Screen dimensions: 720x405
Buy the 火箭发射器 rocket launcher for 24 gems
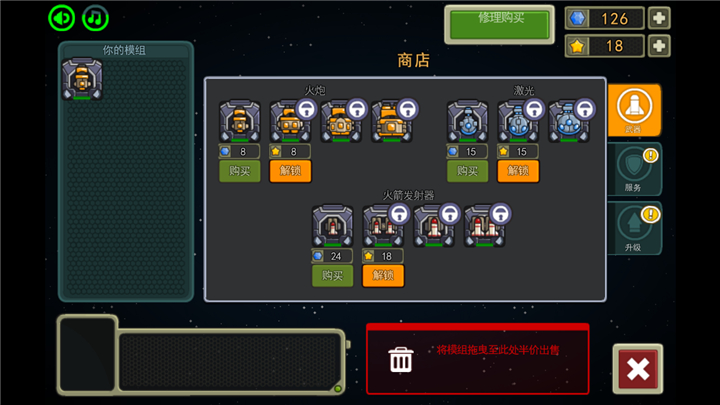point(332,275)
